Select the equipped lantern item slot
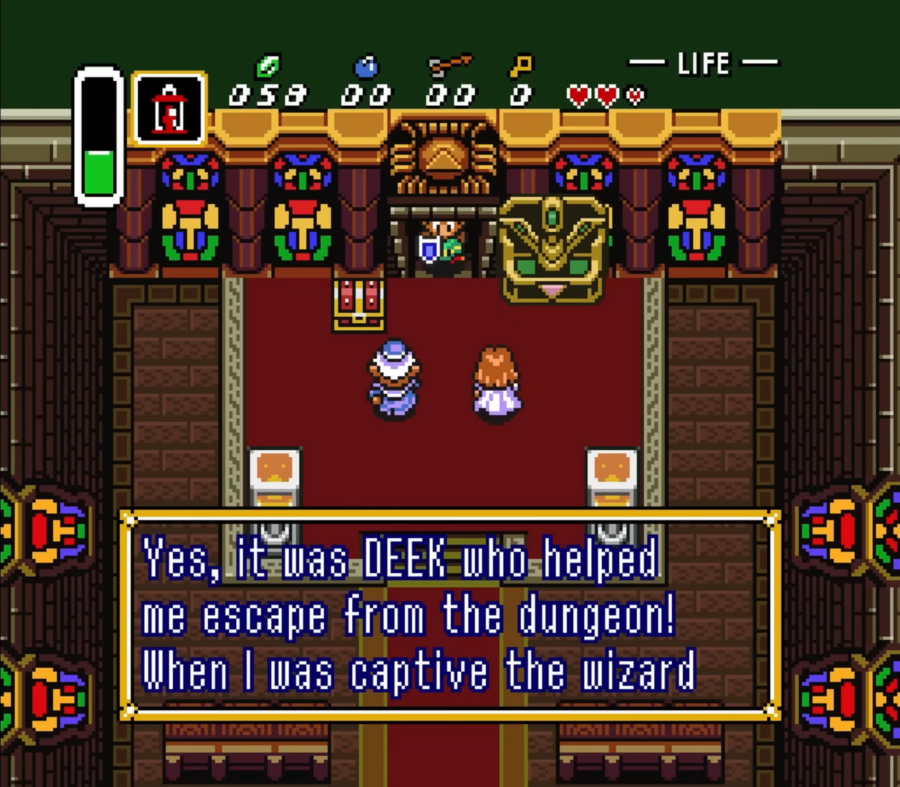Image resolution: width=900 pixels, height=787 pixels. click(x=168, y=108)
